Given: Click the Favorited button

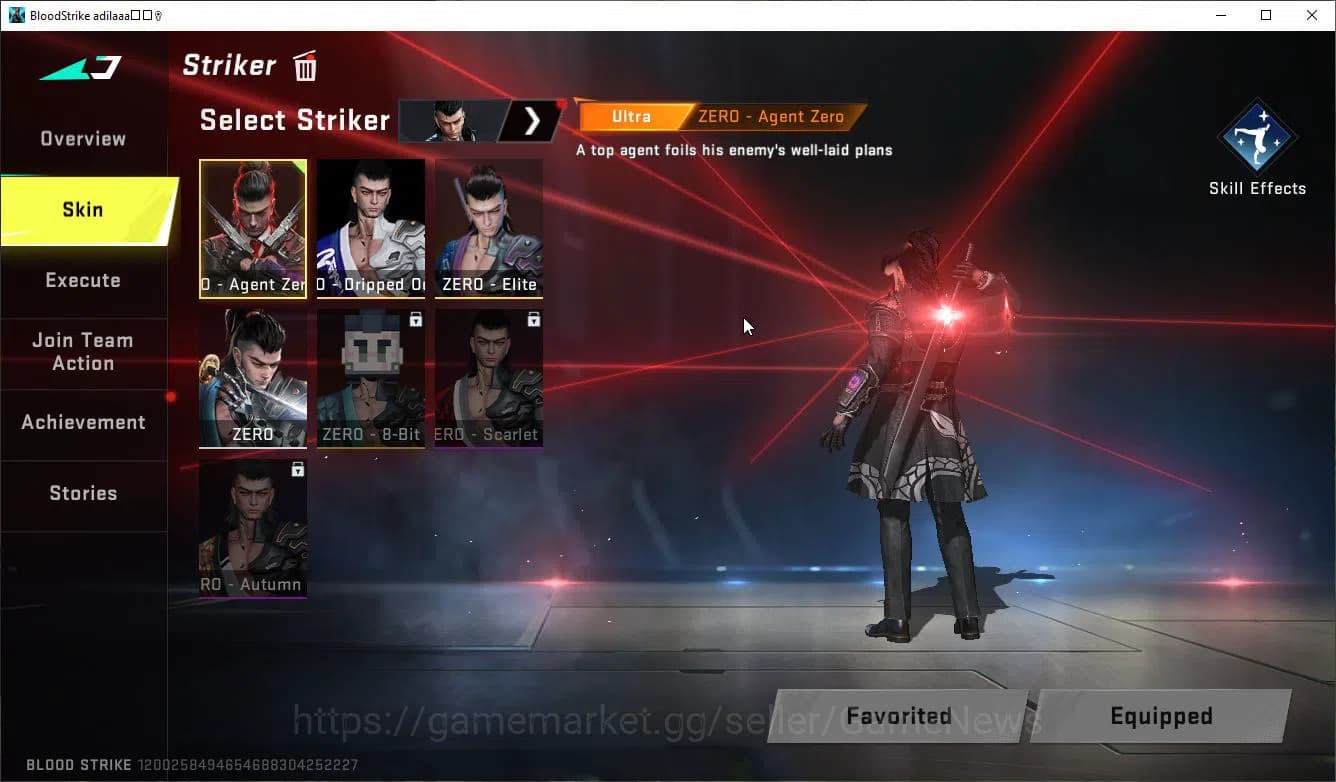Looking at the screenshot, I should coord(897,716).
